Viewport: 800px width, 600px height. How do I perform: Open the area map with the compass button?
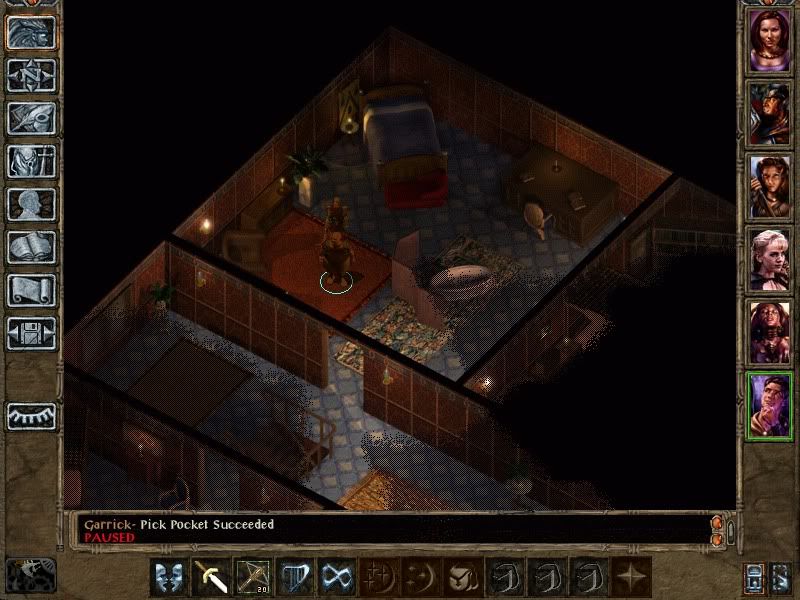[x=32, y=75]
